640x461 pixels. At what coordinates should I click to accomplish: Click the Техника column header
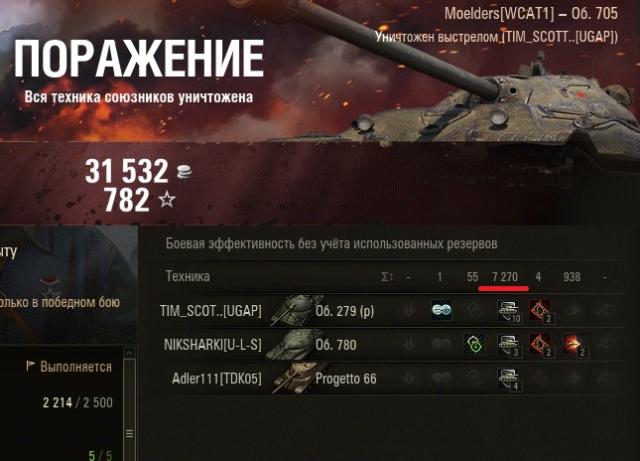(x=188, y=276)
